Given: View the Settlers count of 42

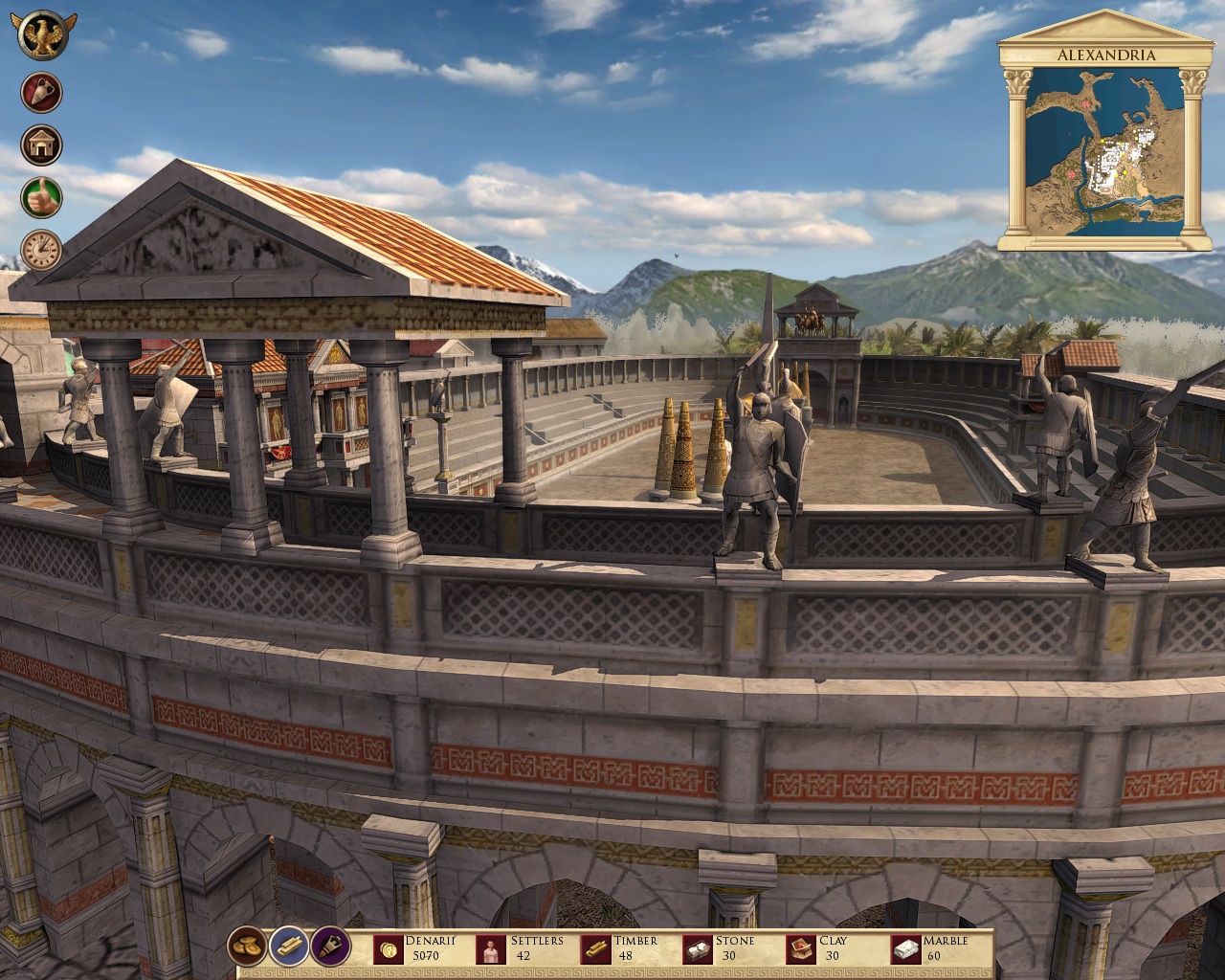Looking at the screenshot, I should [x=524, y=953].
